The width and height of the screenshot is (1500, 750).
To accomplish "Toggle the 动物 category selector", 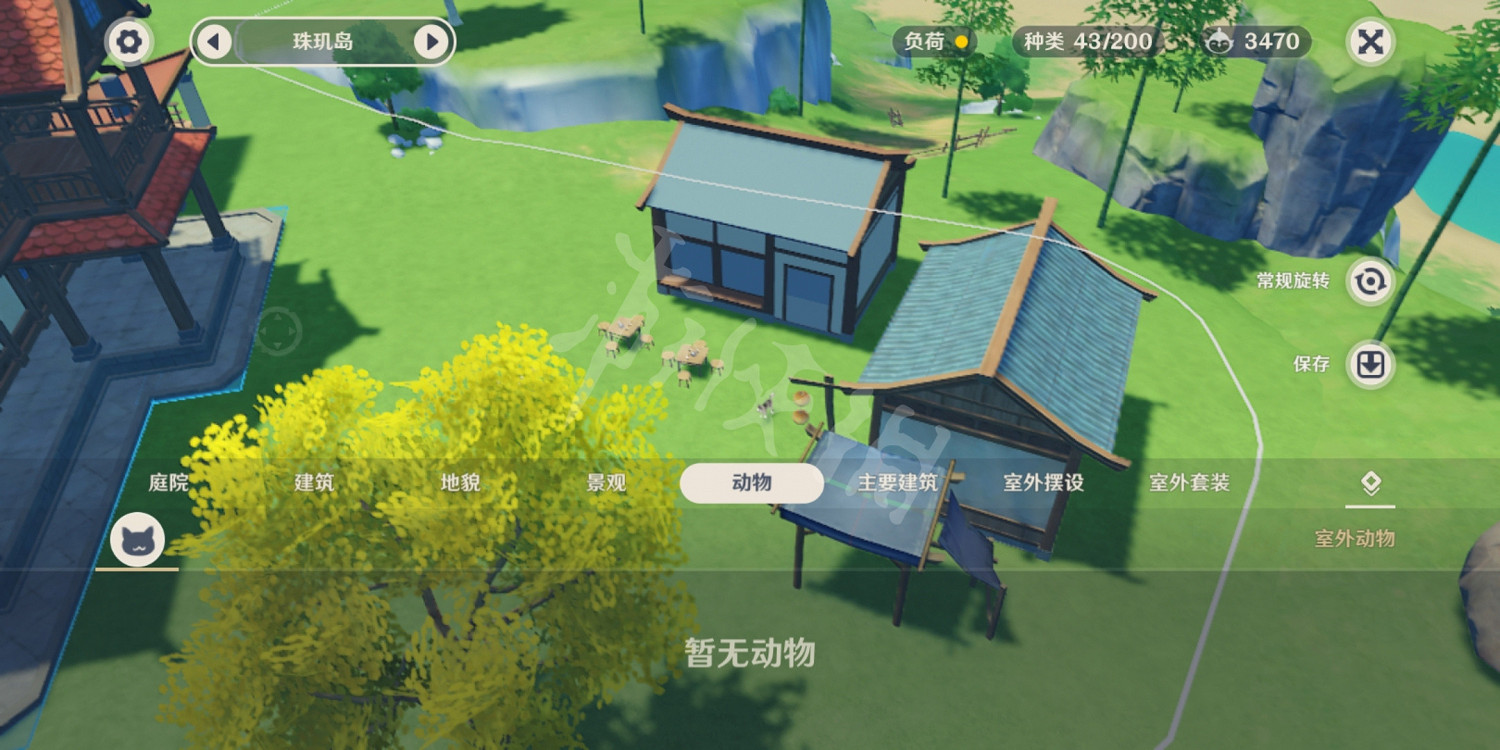I will [751, 482].
